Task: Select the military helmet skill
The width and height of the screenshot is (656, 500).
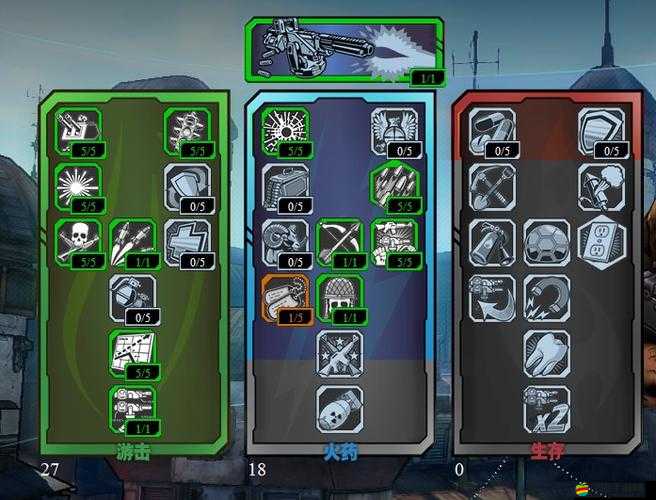Action: click(340, 297)
